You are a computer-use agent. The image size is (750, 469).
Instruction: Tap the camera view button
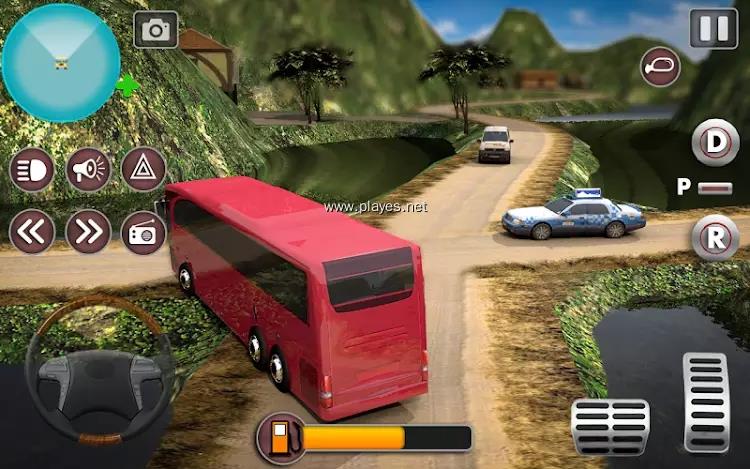[155, 29]
